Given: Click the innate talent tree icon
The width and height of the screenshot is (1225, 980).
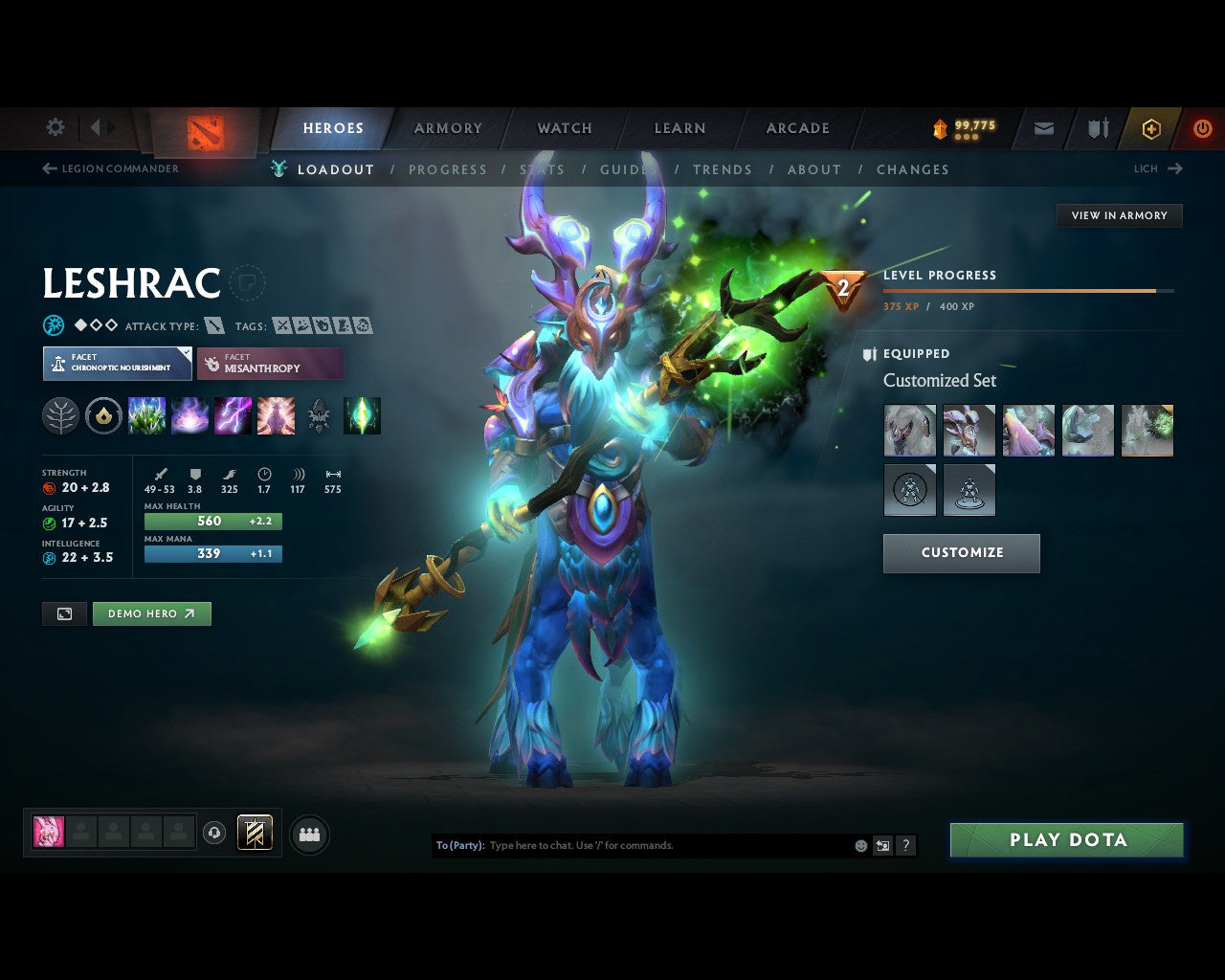Looking at the screenshot, I should coord(60,415).
